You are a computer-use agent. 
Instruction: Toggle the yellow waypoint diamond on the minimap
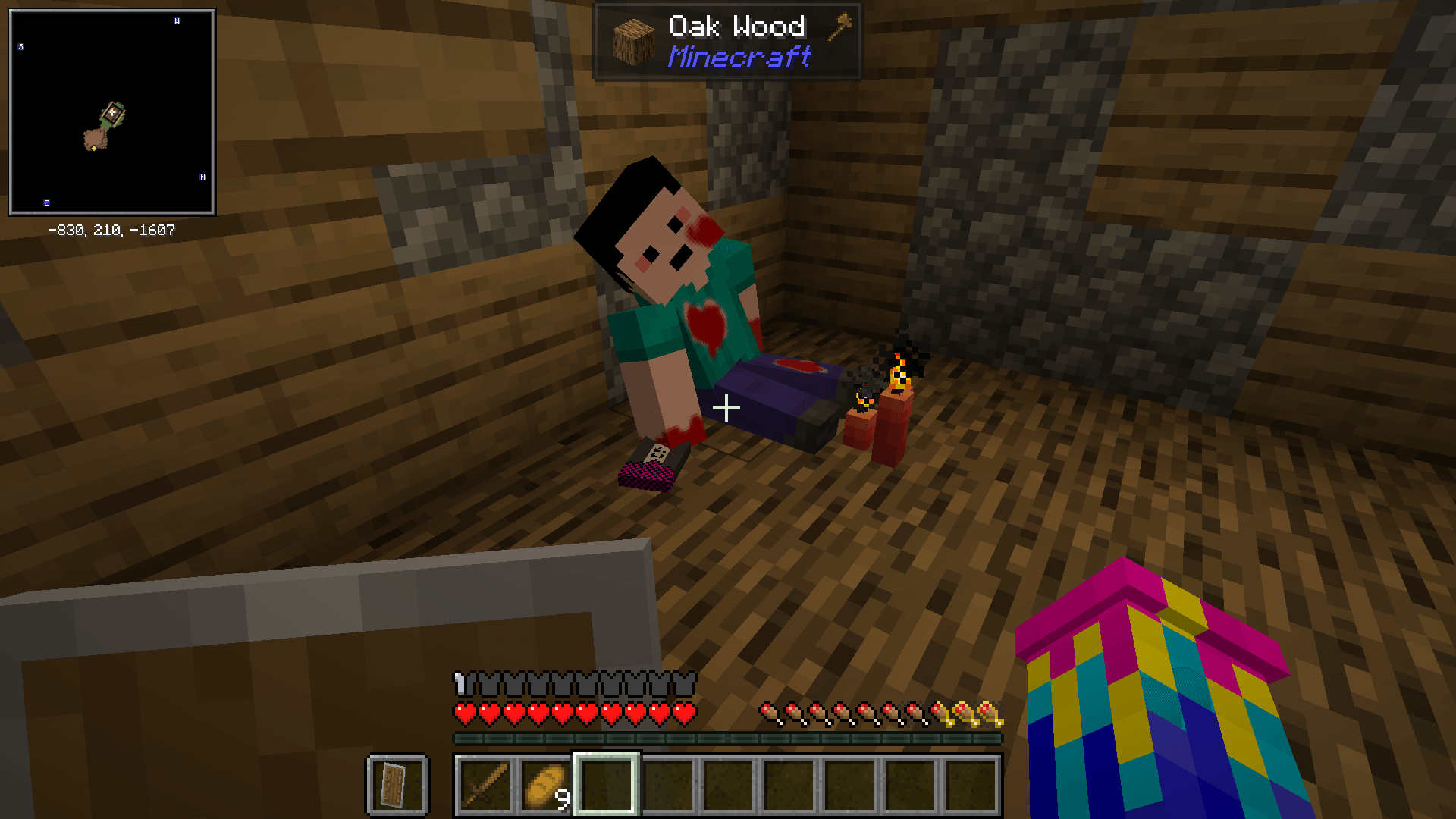tap(94, 150)
